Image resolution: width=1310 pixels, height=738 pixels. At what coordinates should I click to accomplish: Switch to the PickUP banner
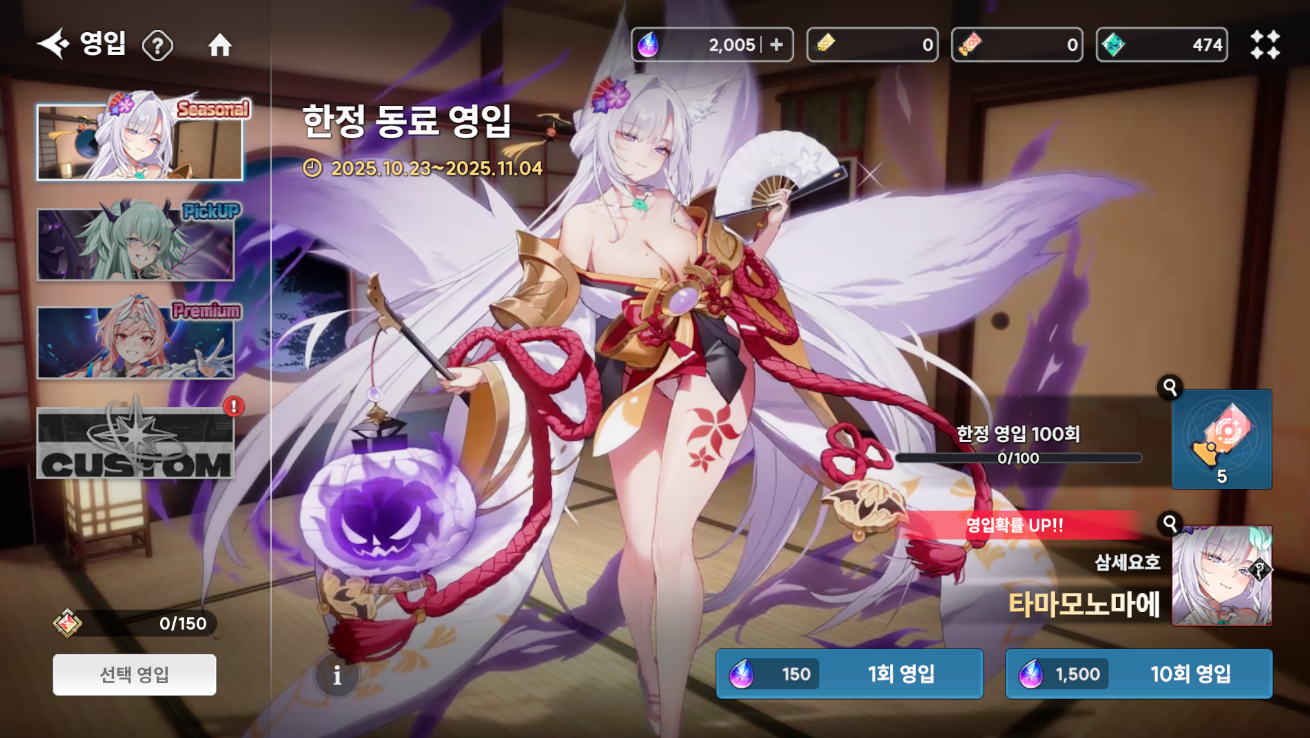[x=136, y=244]
